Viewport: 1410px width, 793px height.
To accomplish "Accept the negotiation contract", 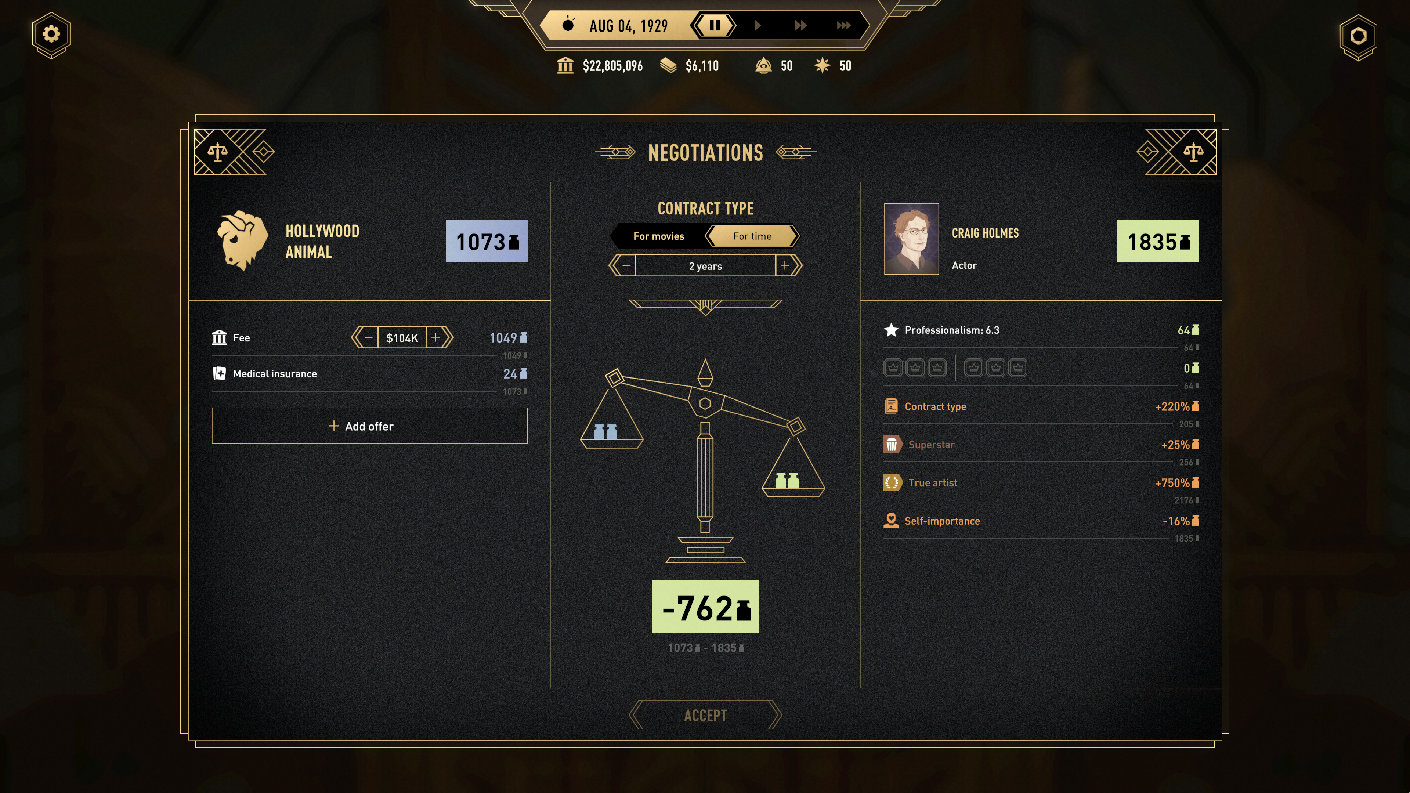I will (705, 716).
